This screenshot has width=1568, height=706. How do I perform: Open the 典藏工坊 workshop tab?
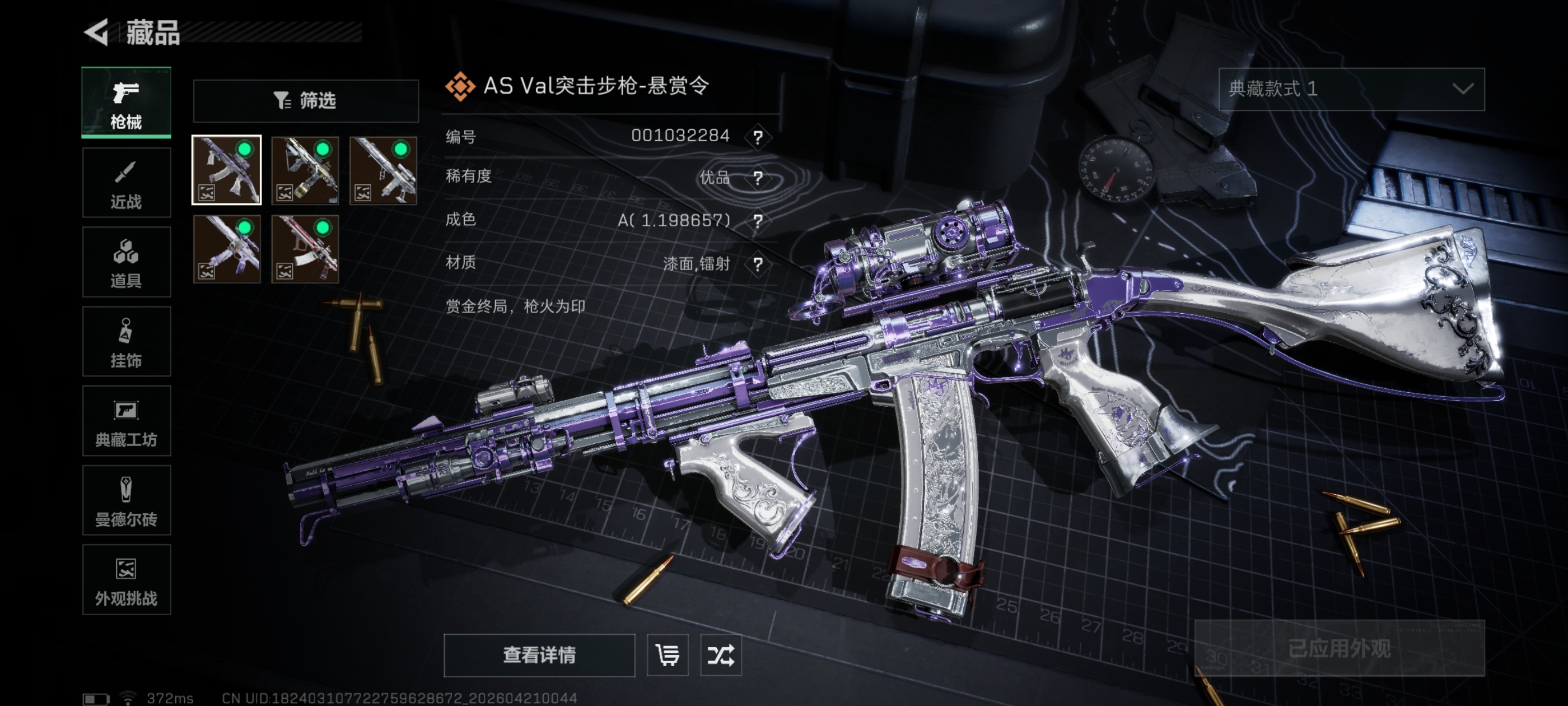126,421
